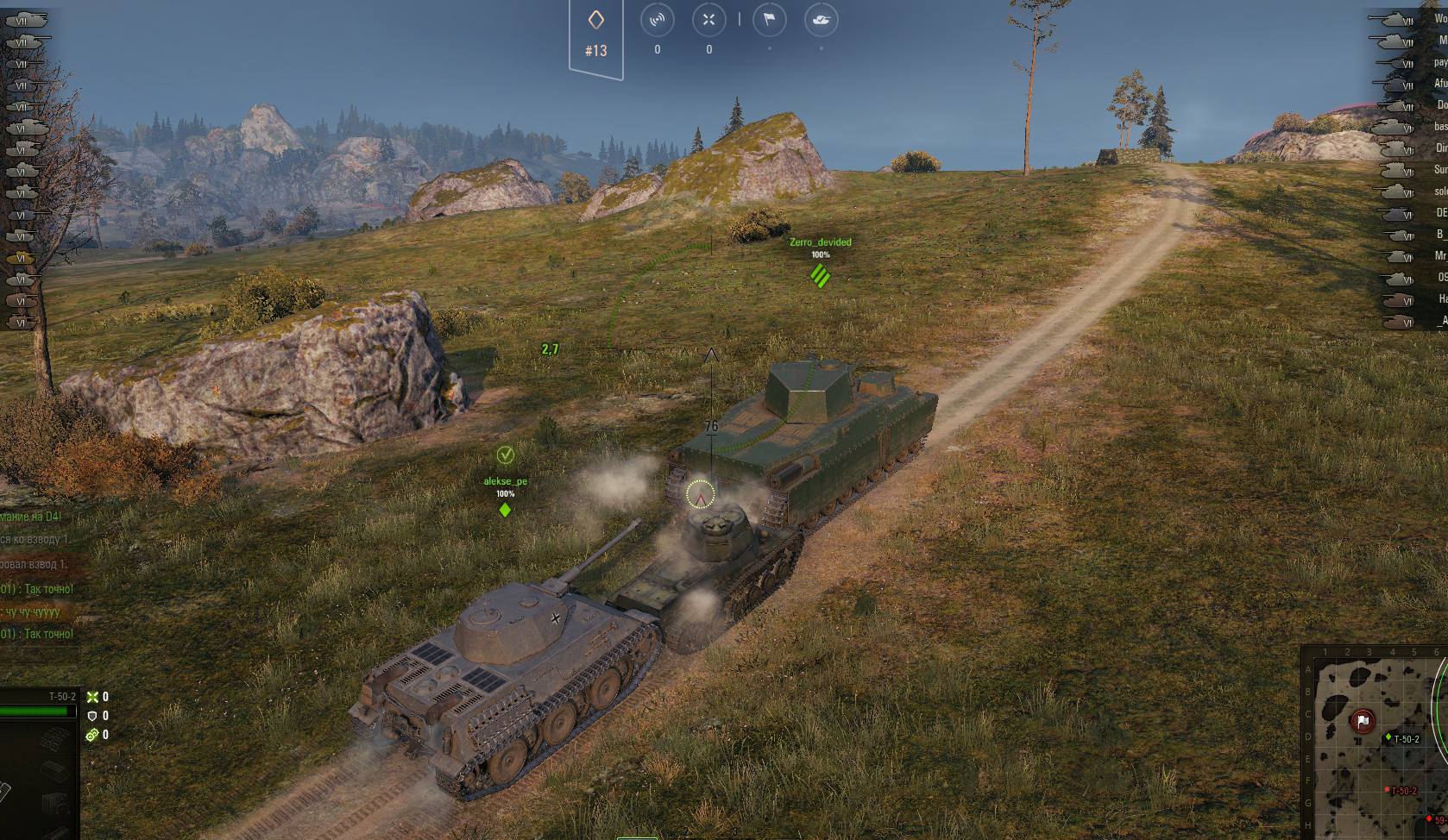The width and height of the screenshot is (1448, 840).
Task: Select the red T-50-2 marker on minimap
Action: (x=1388, y=790)
